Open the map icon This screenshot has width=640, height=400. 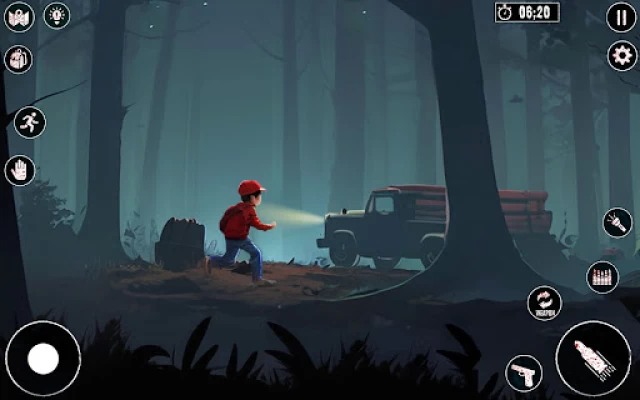pyautogui.click(x=20, y=17)
